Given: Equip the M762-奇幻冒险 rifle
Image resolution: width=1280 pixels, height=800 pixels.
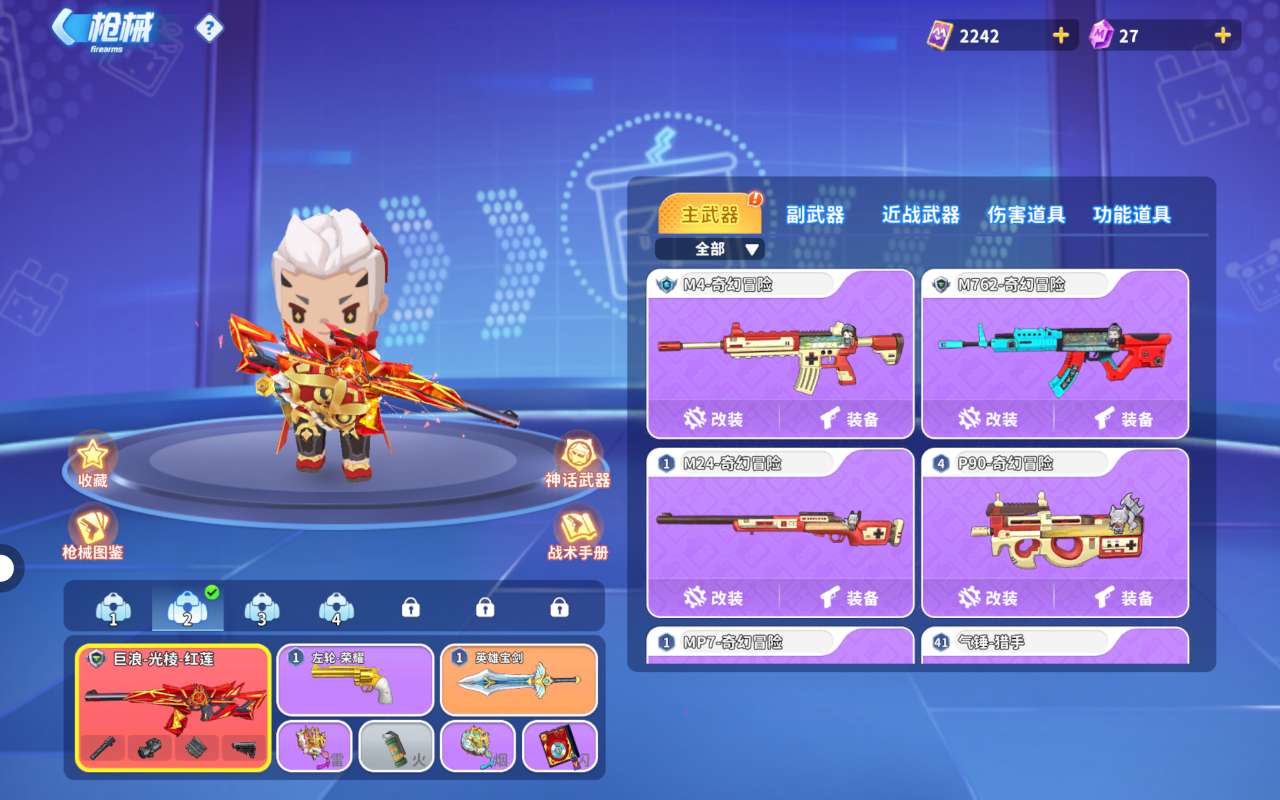Looking at the screenshot, I should [x=1123, y=419].
